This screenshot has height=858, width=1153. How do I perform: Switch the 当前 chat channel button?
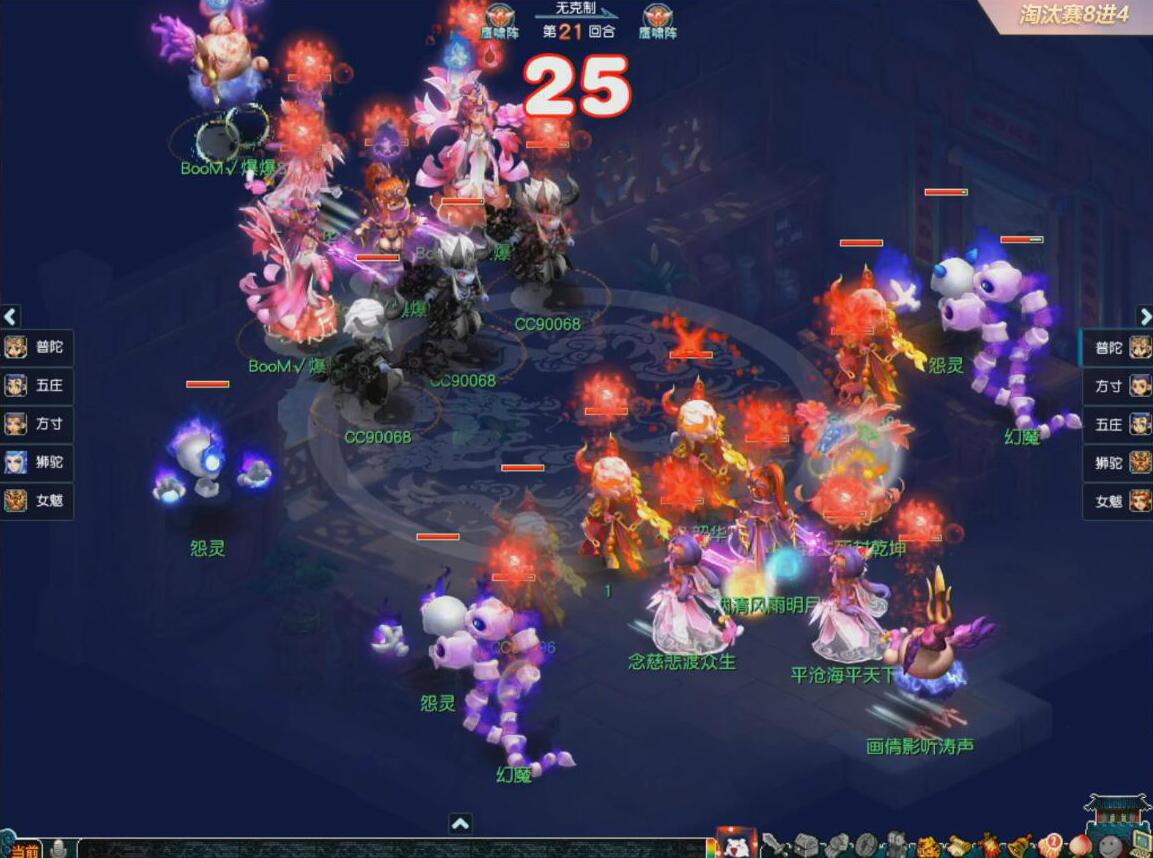[x=24, y=849]
